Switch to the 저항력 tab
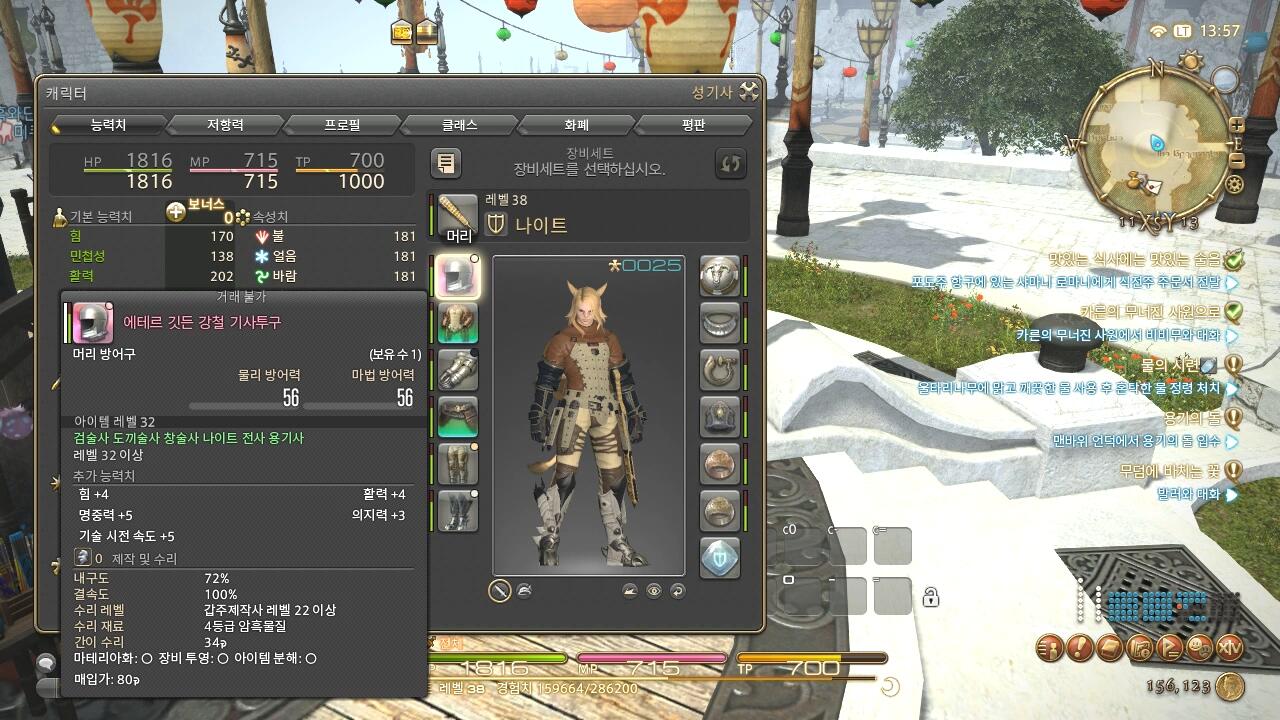Viewport: 1280px width, 720px height. (225, 125)
